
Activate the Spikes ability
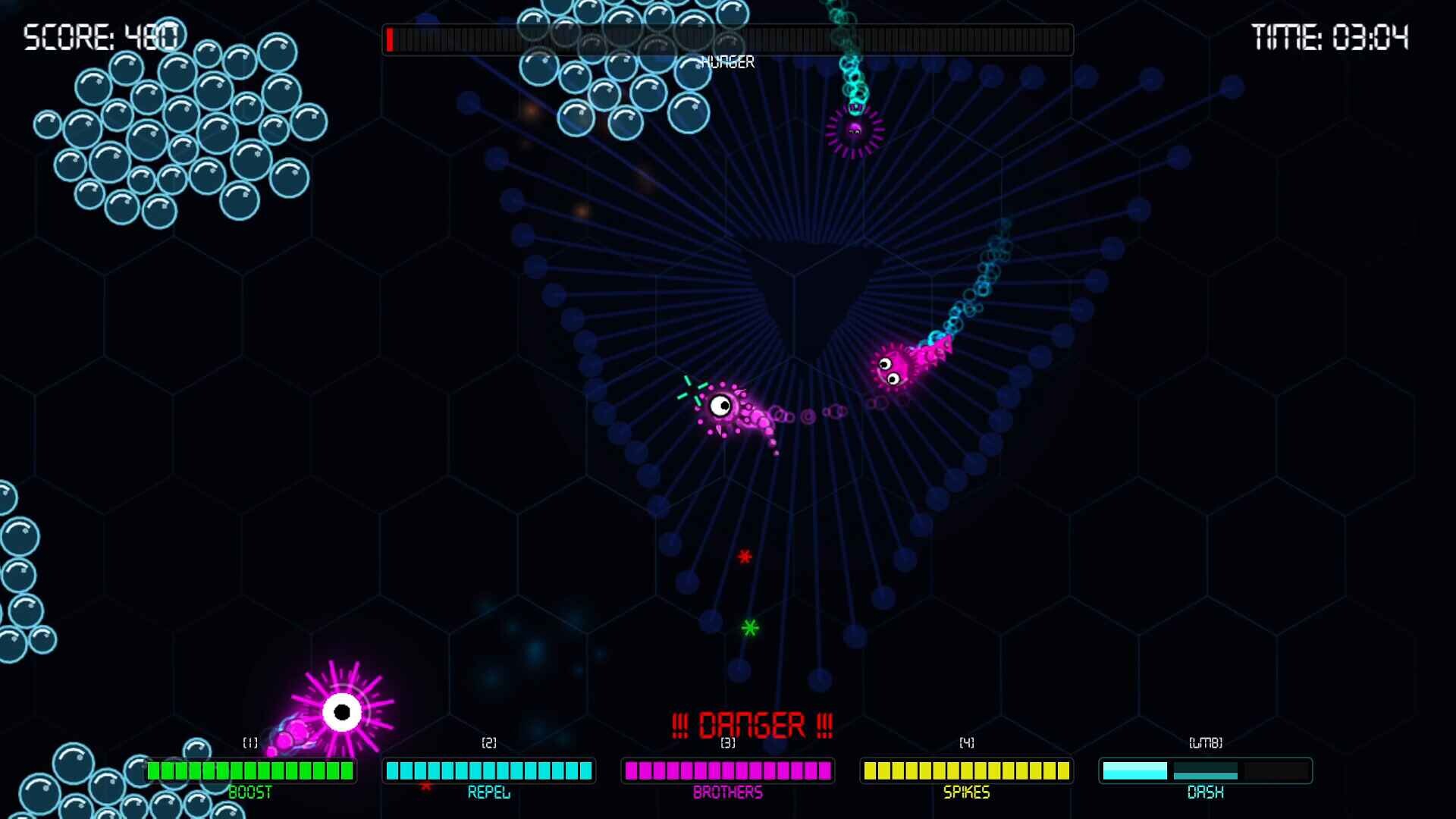(965, 770)
